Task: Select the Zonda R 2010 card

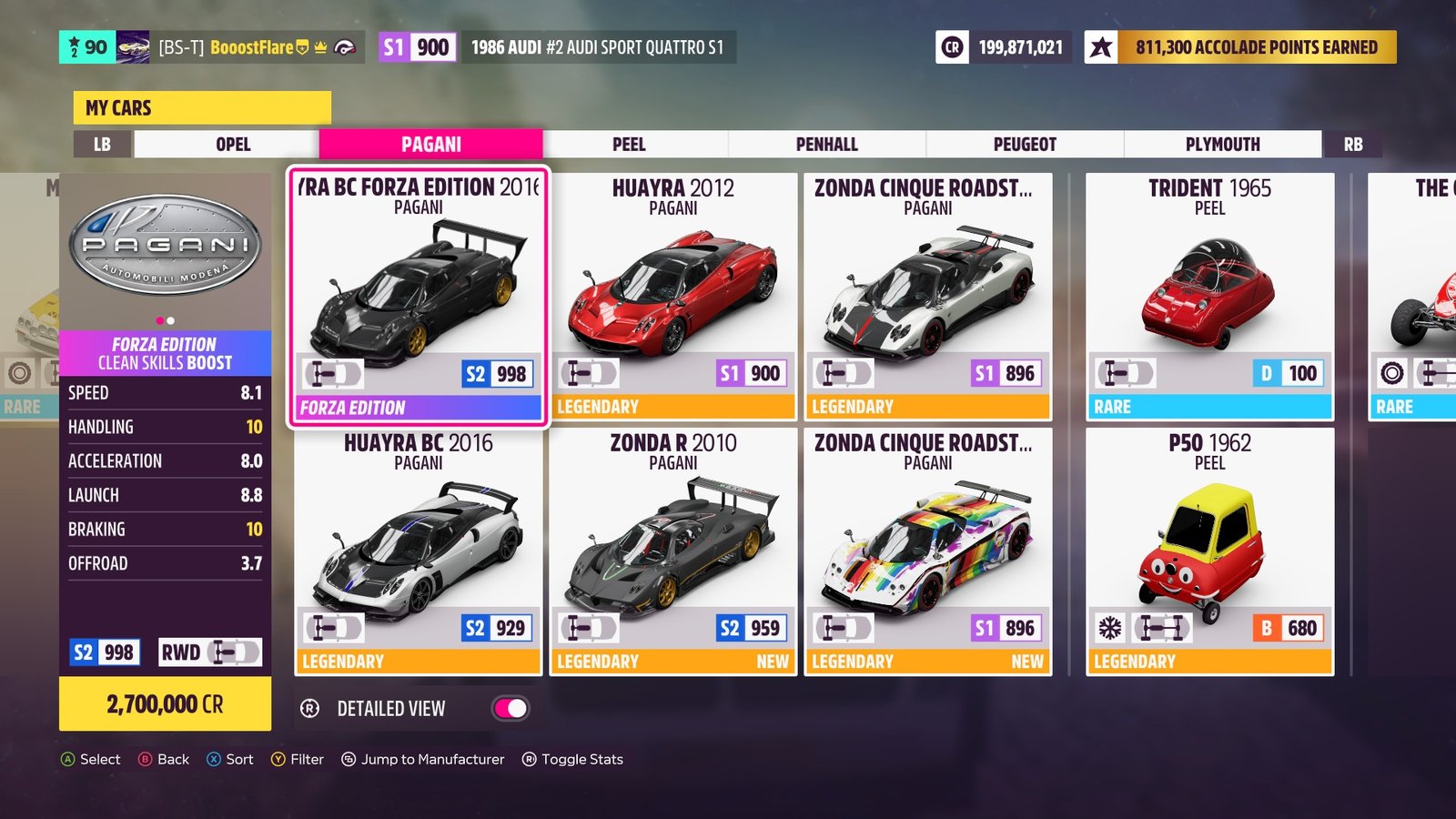Action: point(673,551)
